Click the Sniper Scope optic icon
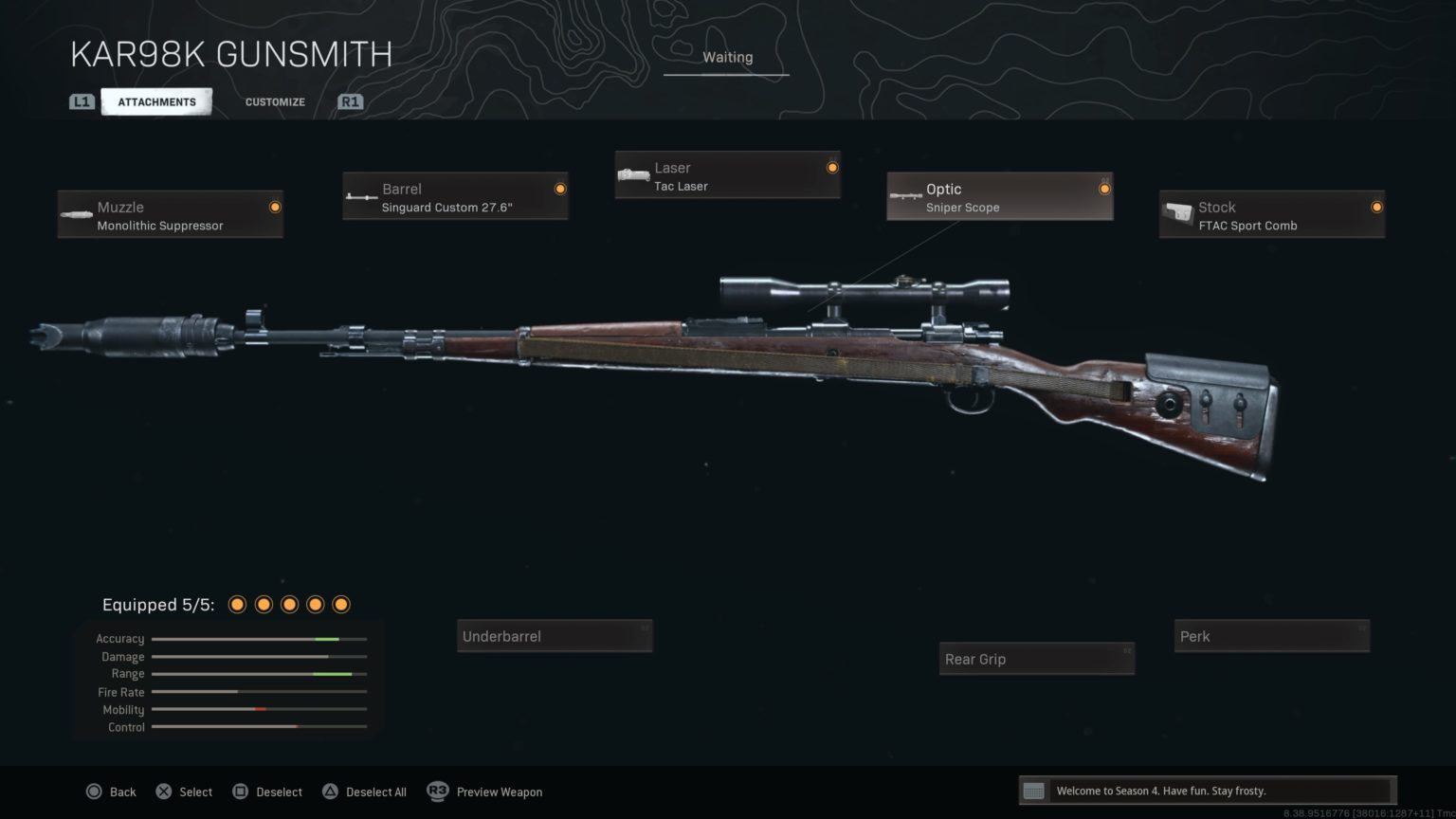The height and width of the screenshot is (819, 1456). pos(905,195)
